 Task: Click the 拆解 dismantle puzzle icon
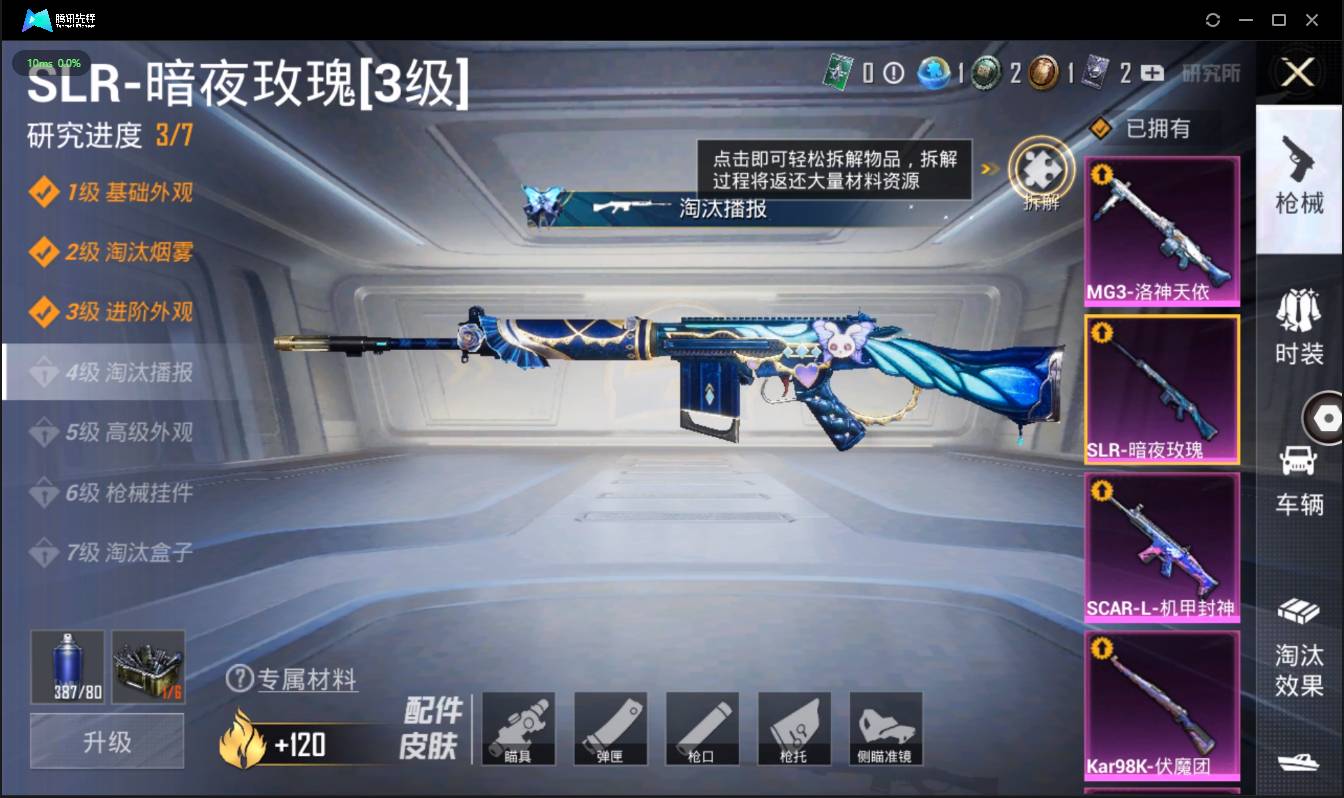coord(1040,172)
